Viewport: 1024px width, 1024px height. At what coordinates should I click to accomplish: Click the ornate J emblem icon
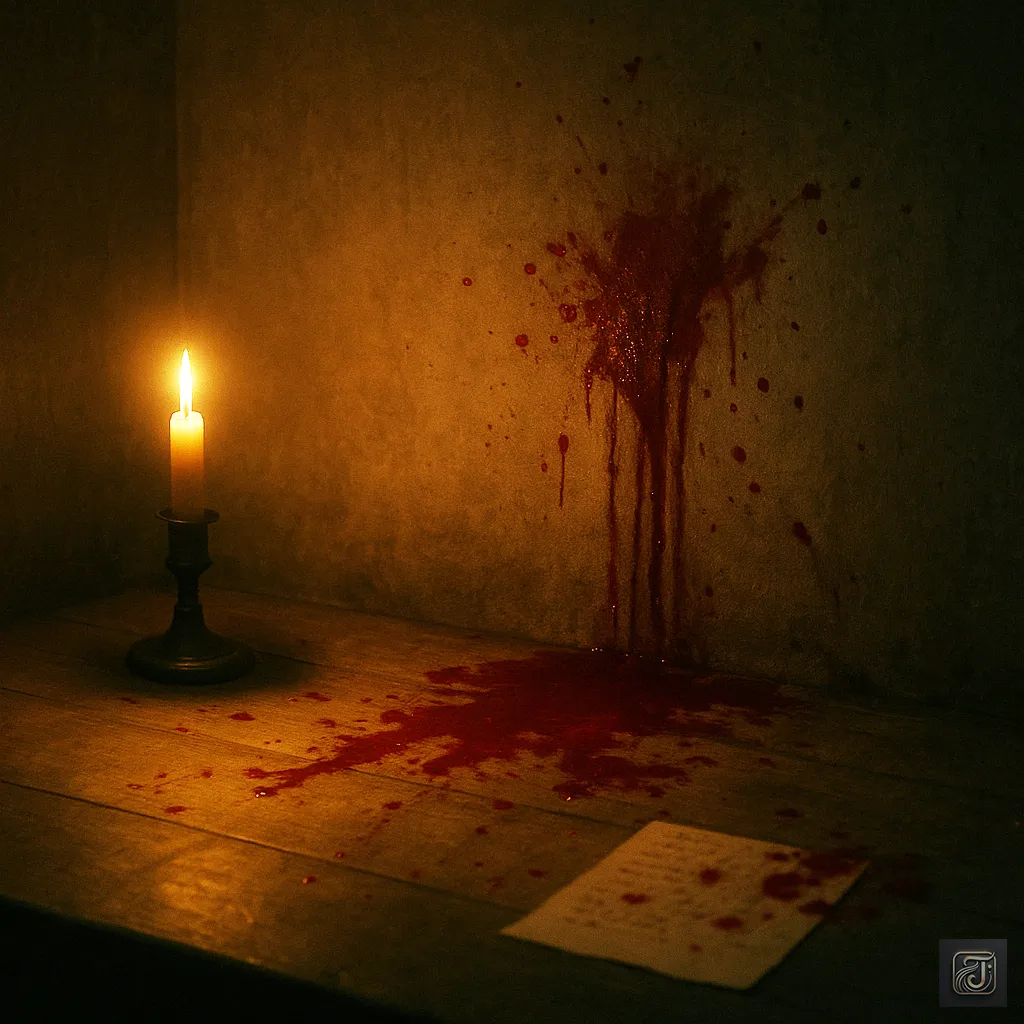(972, 972)
